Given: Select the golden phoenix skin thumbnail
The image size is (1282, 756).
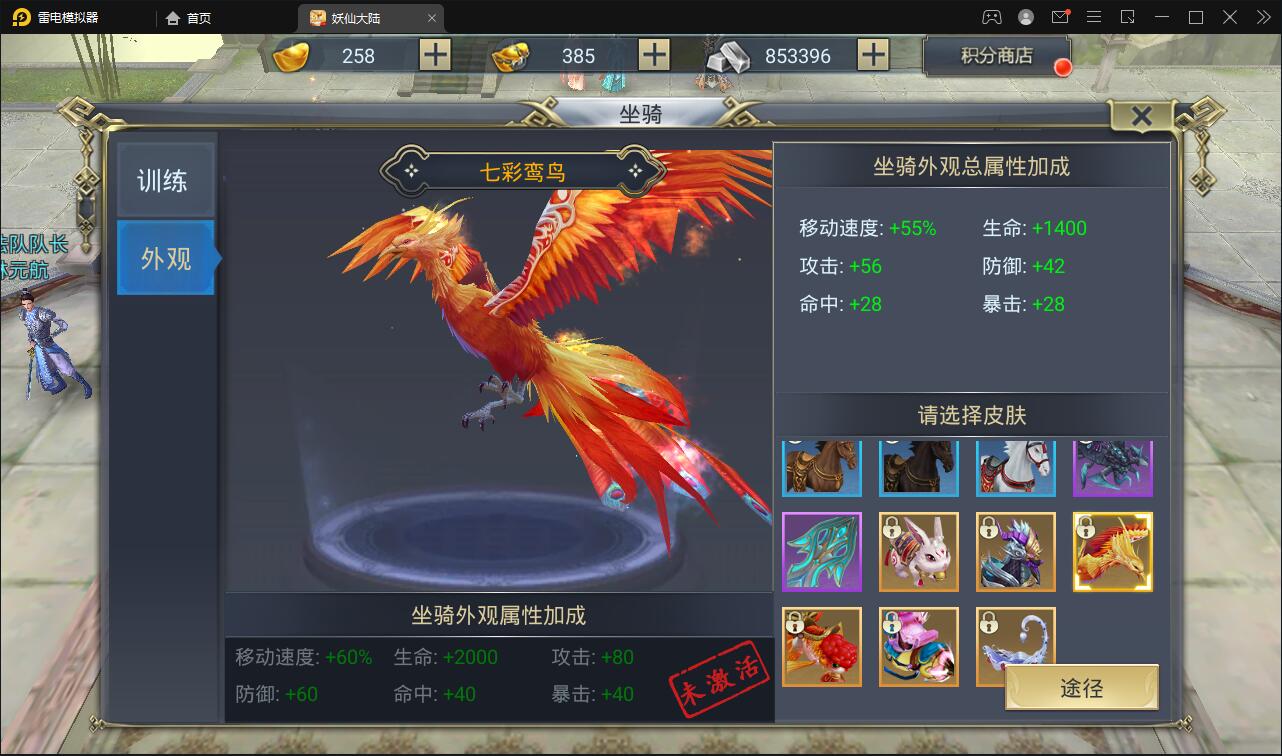Looking at the screenshot, I should 1112,551.
